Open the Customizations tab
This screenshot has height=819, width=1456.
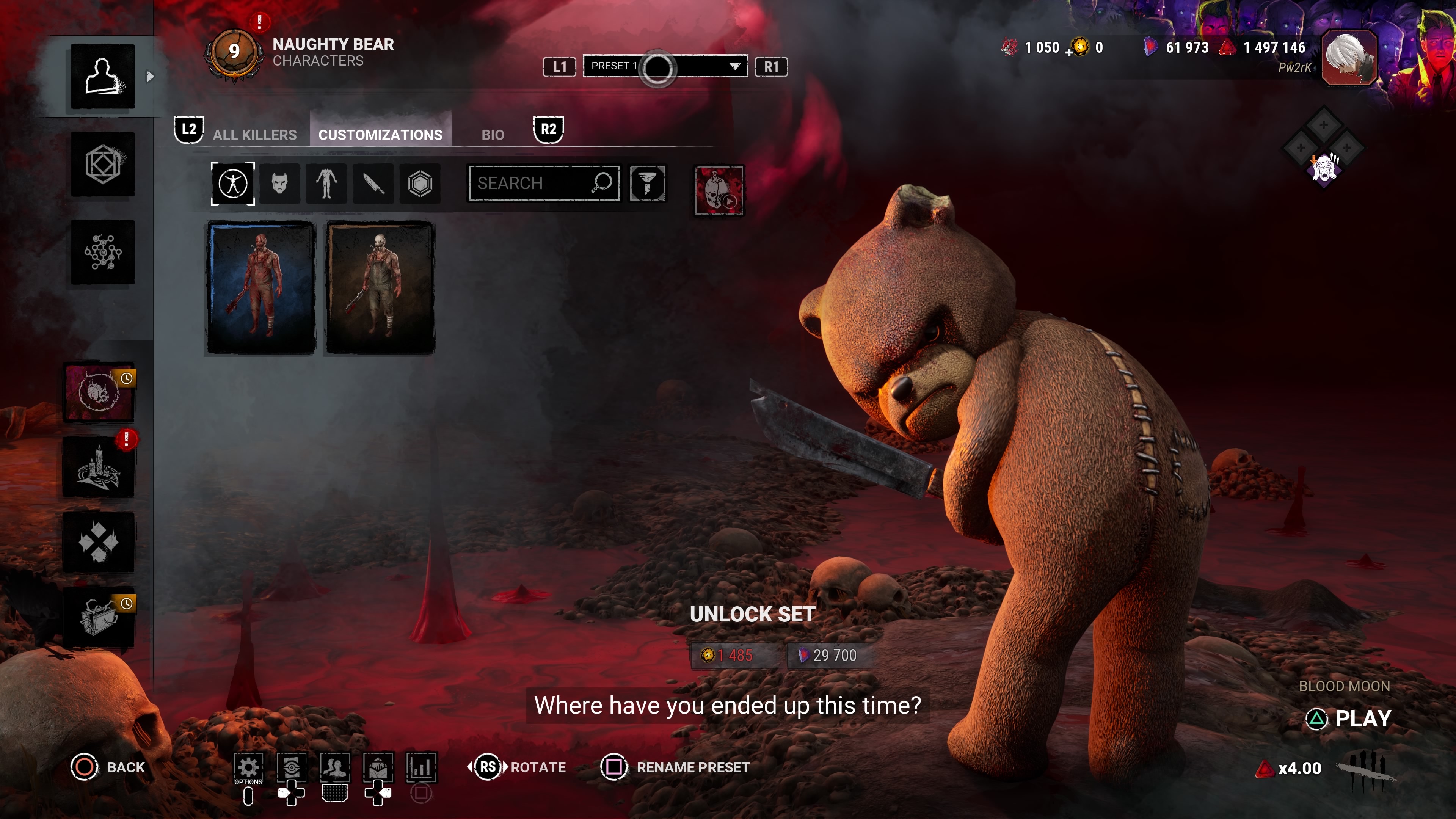[380, 135]
